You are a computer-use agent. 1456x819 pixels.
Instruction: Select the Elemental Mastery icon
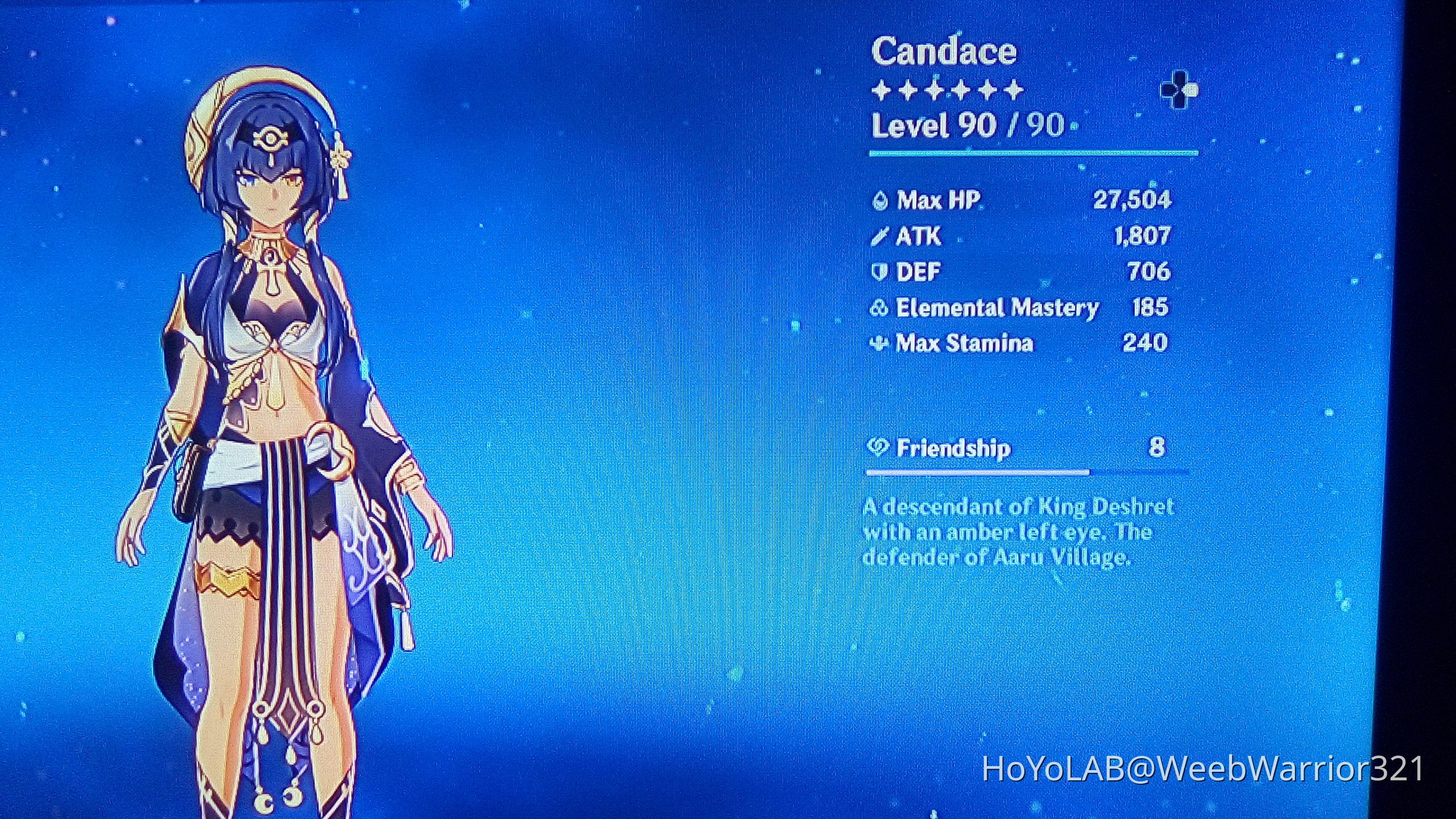pos(879,307)
